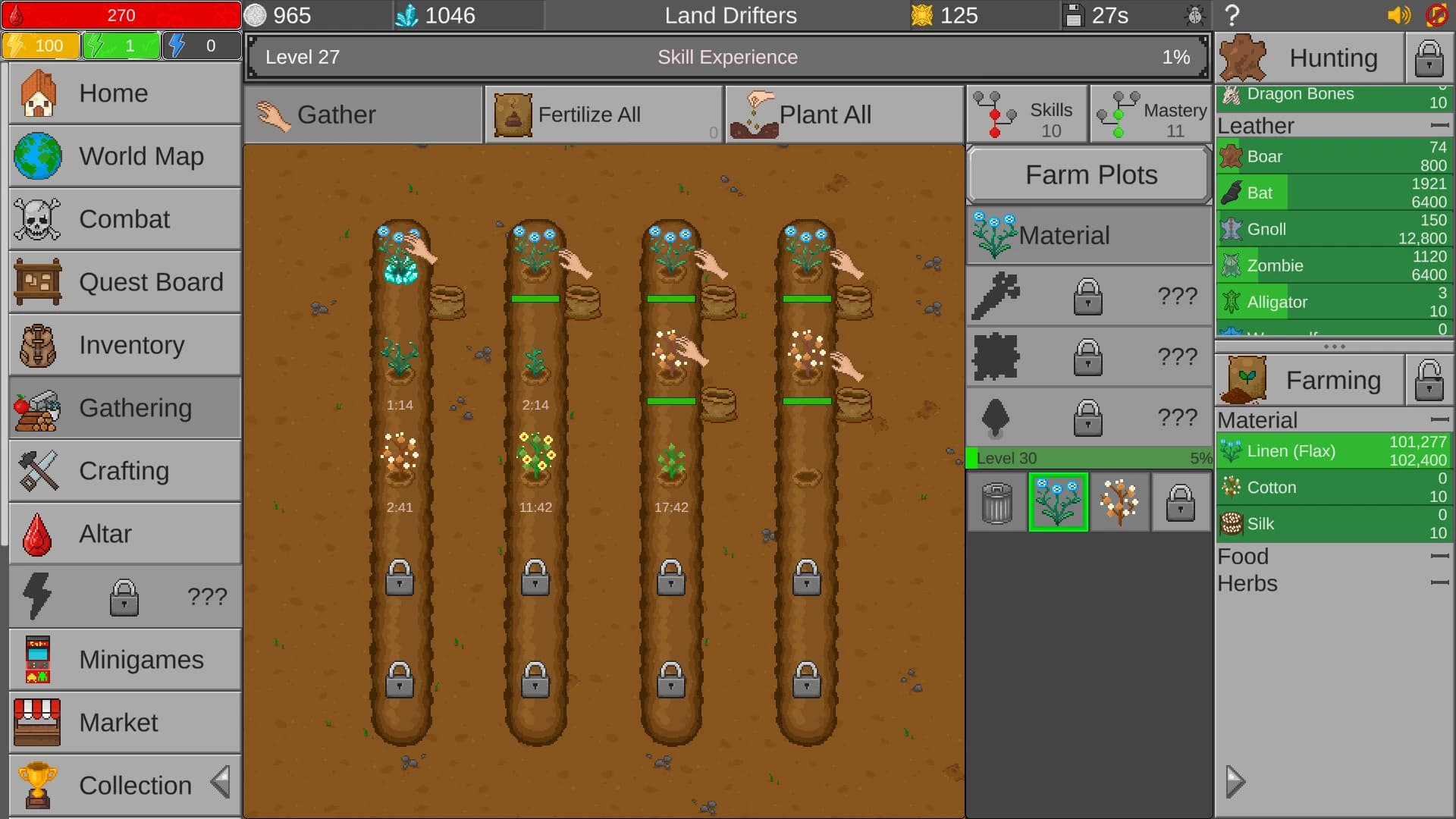This screenshot has height=819, width=1456.
Task: Toggle the Hunting panel lock
Action: click(1429, 58)
